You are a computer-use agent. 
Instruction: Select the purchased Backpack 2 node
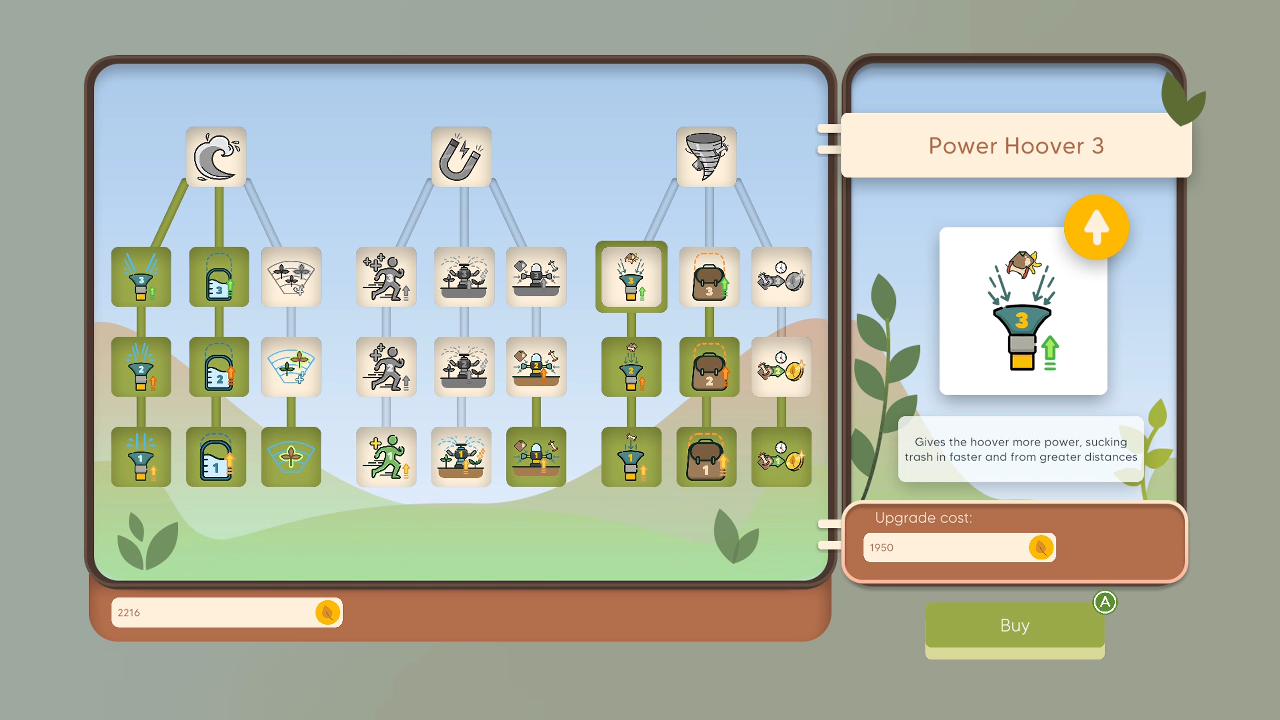tap(706, 367)
